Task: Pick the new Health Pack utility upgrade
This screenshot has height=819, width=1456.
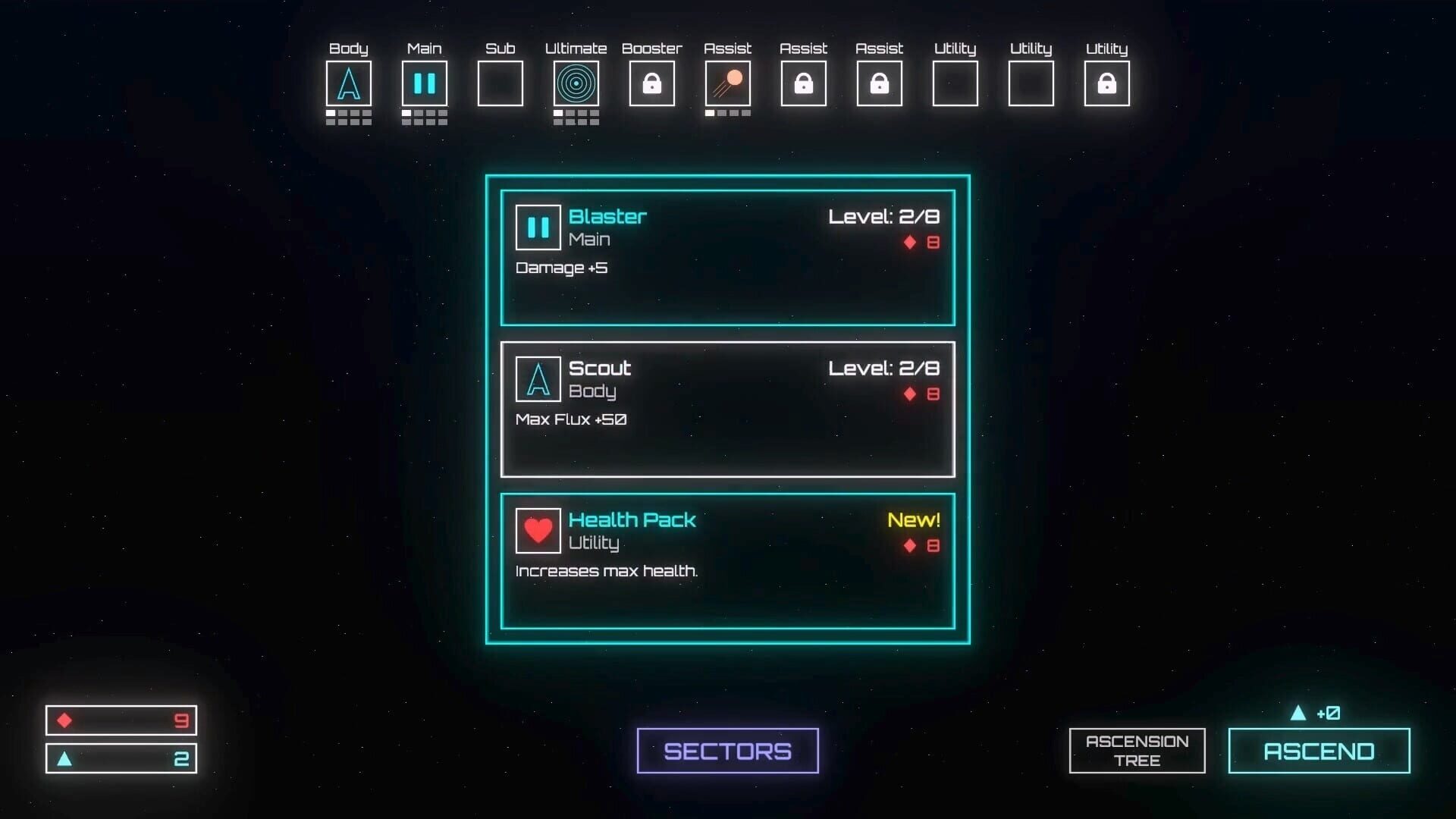Action: point(726,561)
